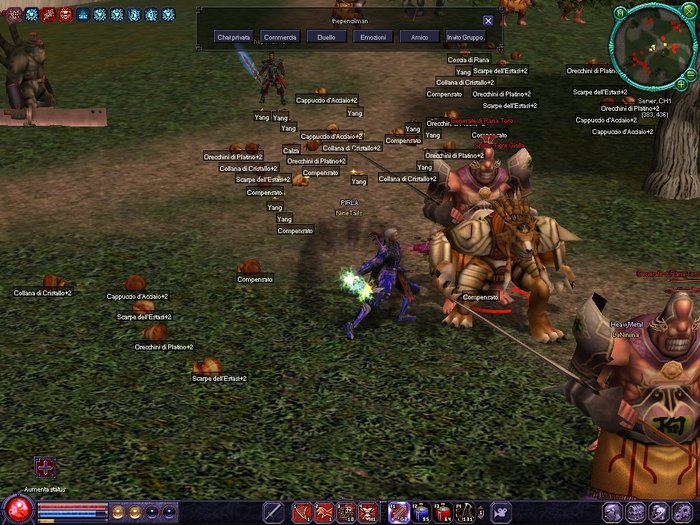Send a party invite with Invito Gruppo

pyautogui.click(x=465, y=37)
